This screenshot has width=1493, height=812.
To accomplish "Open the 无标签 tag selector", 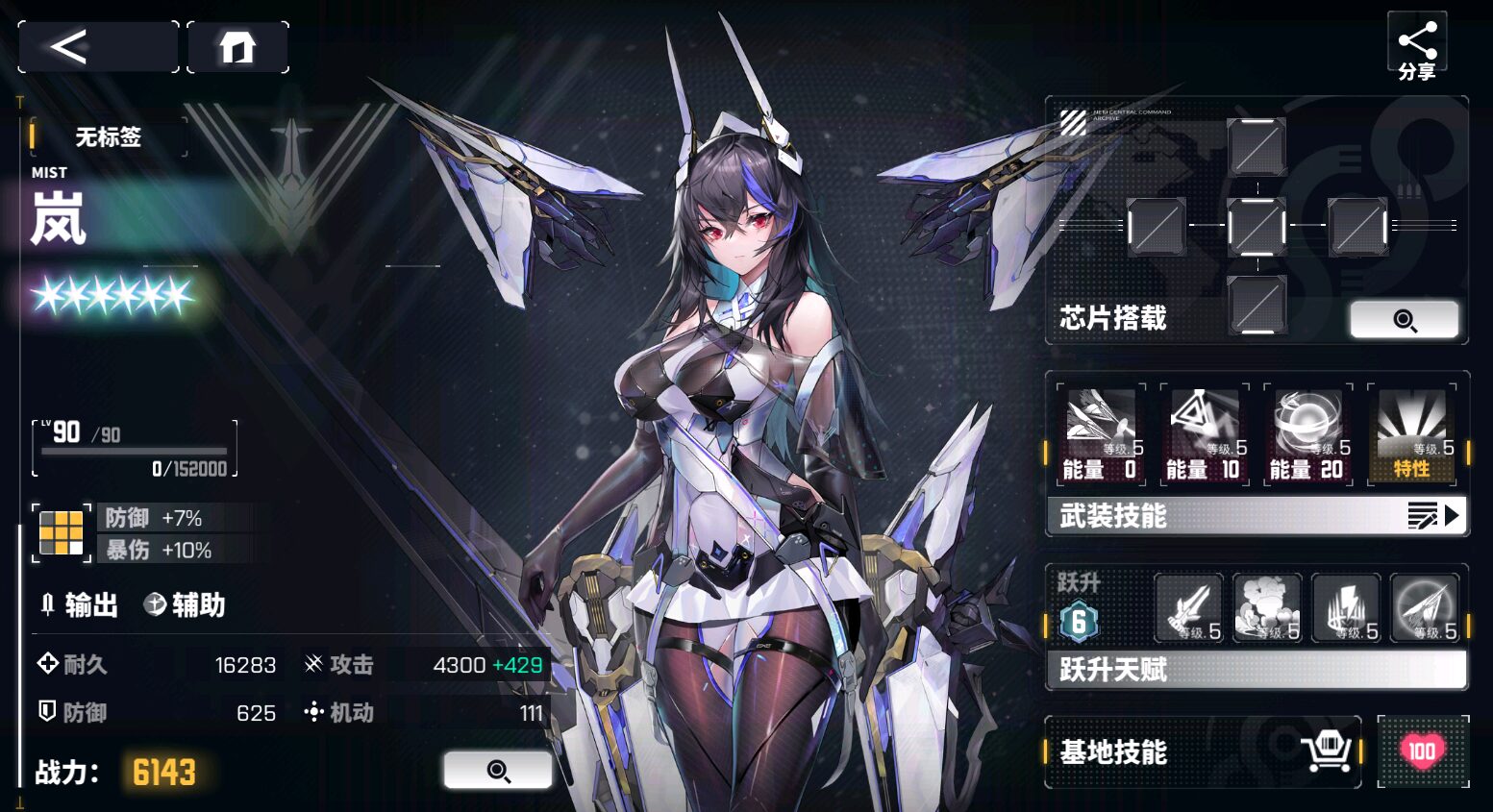I will pyautogui.click(x=108, y=137).
